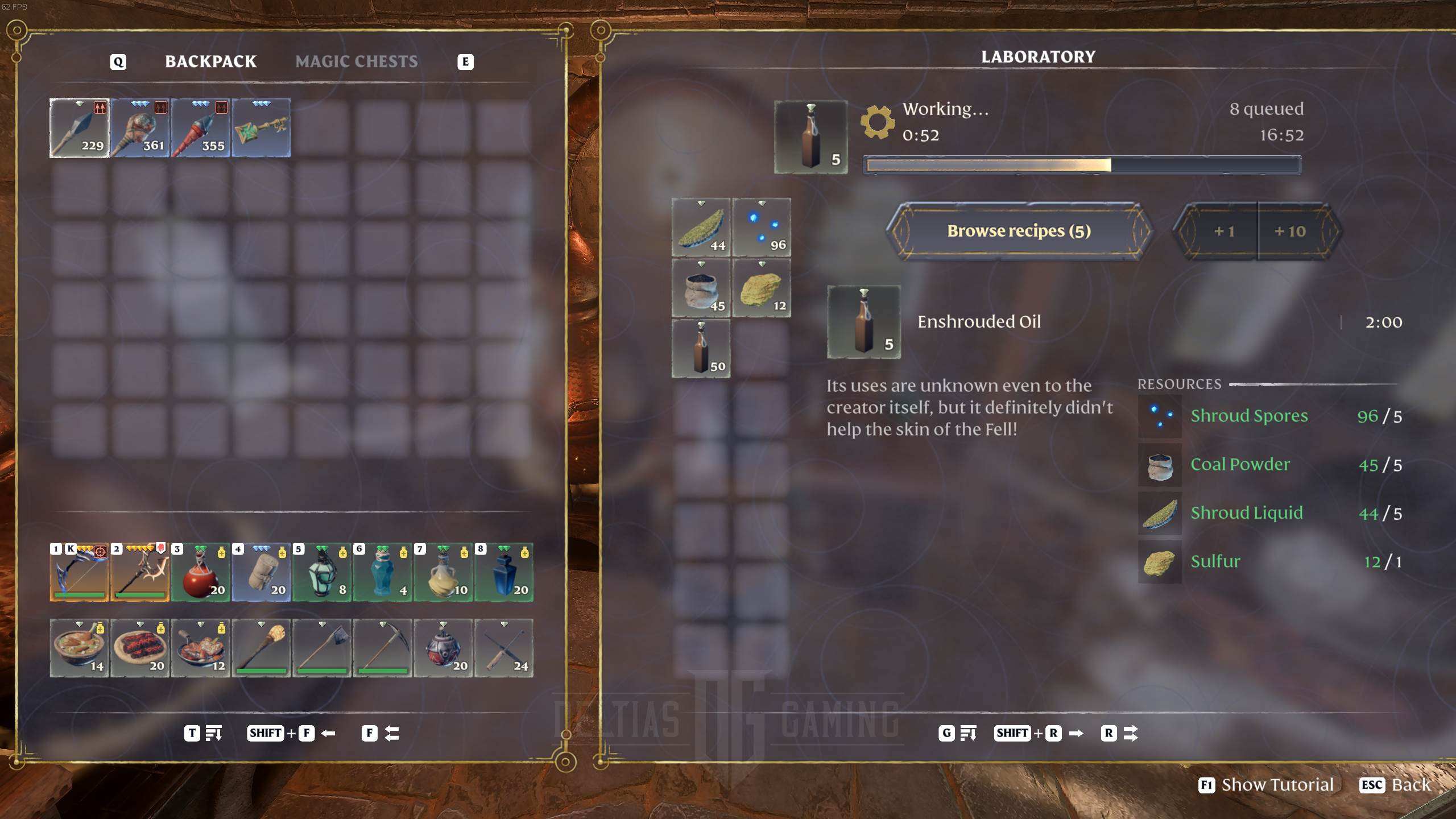Choose the green jeweled key item

(x=261, y=128)
